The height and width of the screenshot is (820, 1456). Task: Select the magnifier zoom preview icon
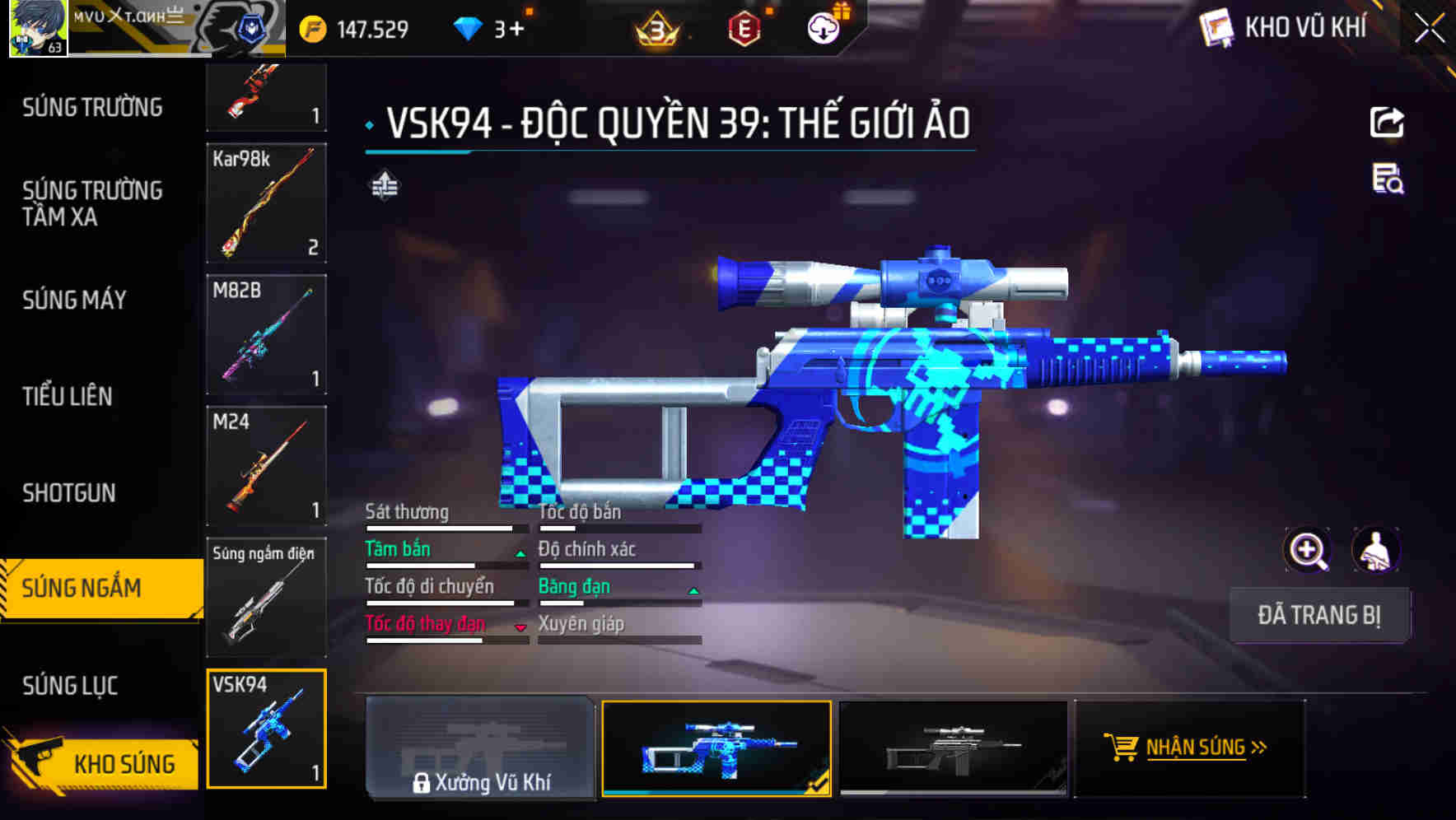(x=1305, y=549)
